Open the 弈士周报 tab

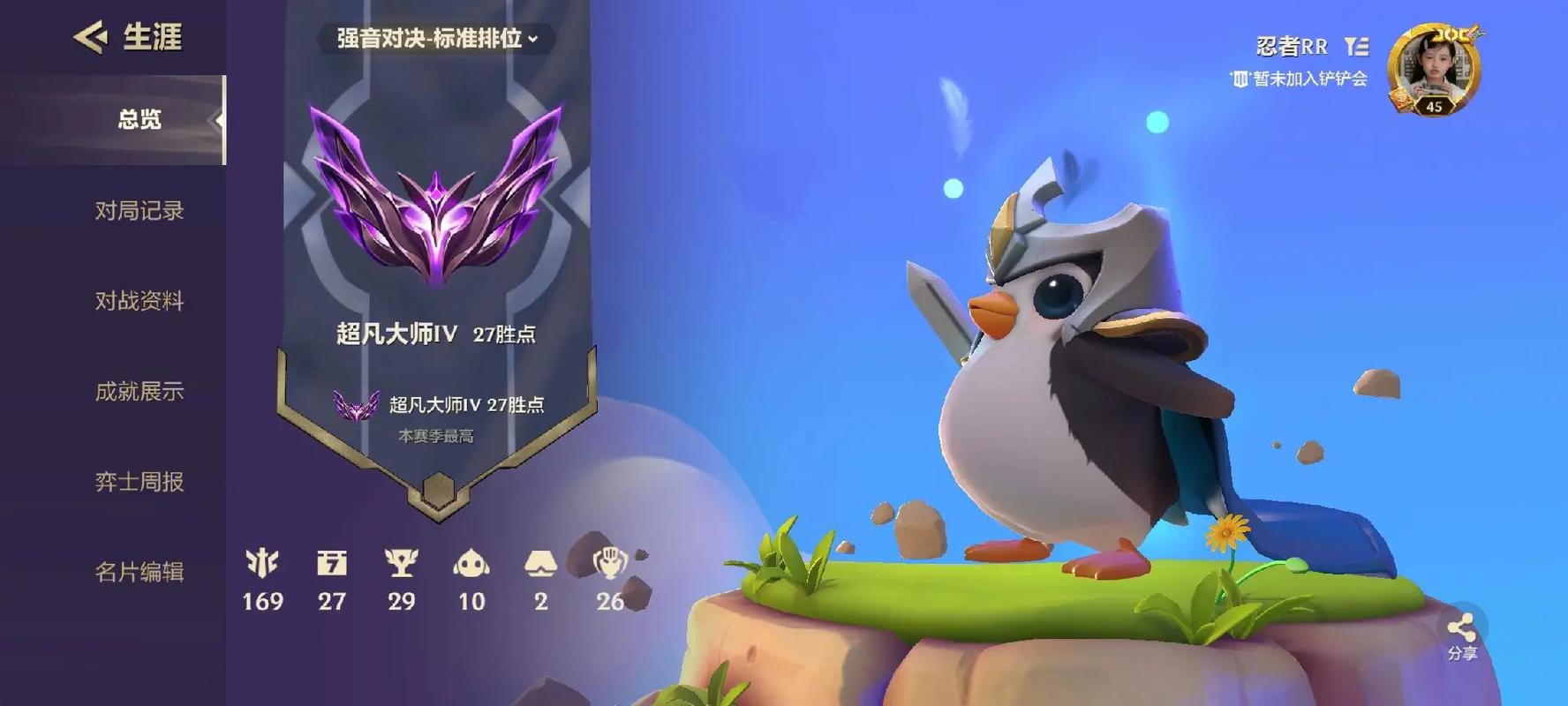tap(139, 482)
